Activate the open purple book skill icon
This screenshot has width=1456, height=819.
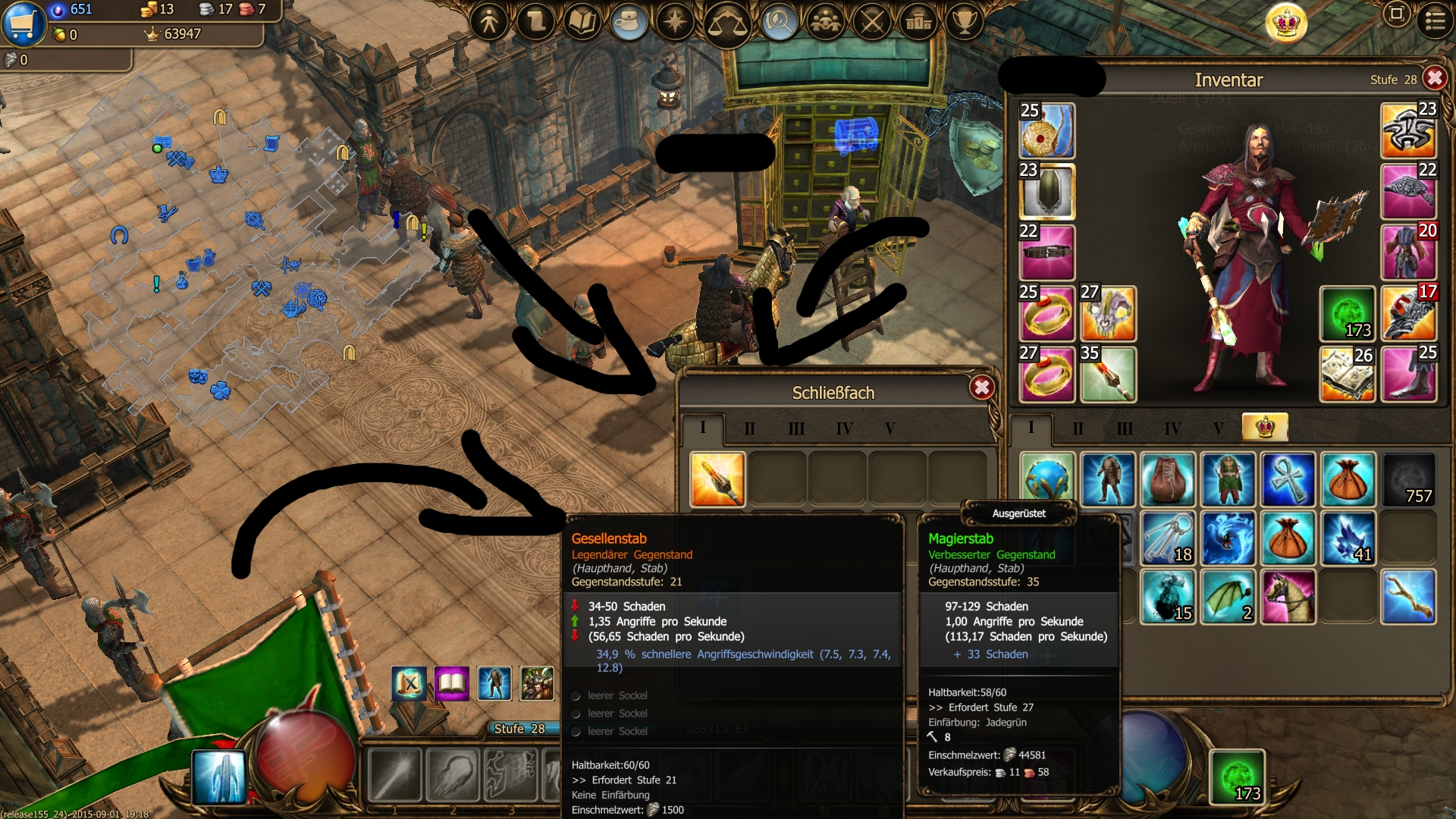(451, 683)
